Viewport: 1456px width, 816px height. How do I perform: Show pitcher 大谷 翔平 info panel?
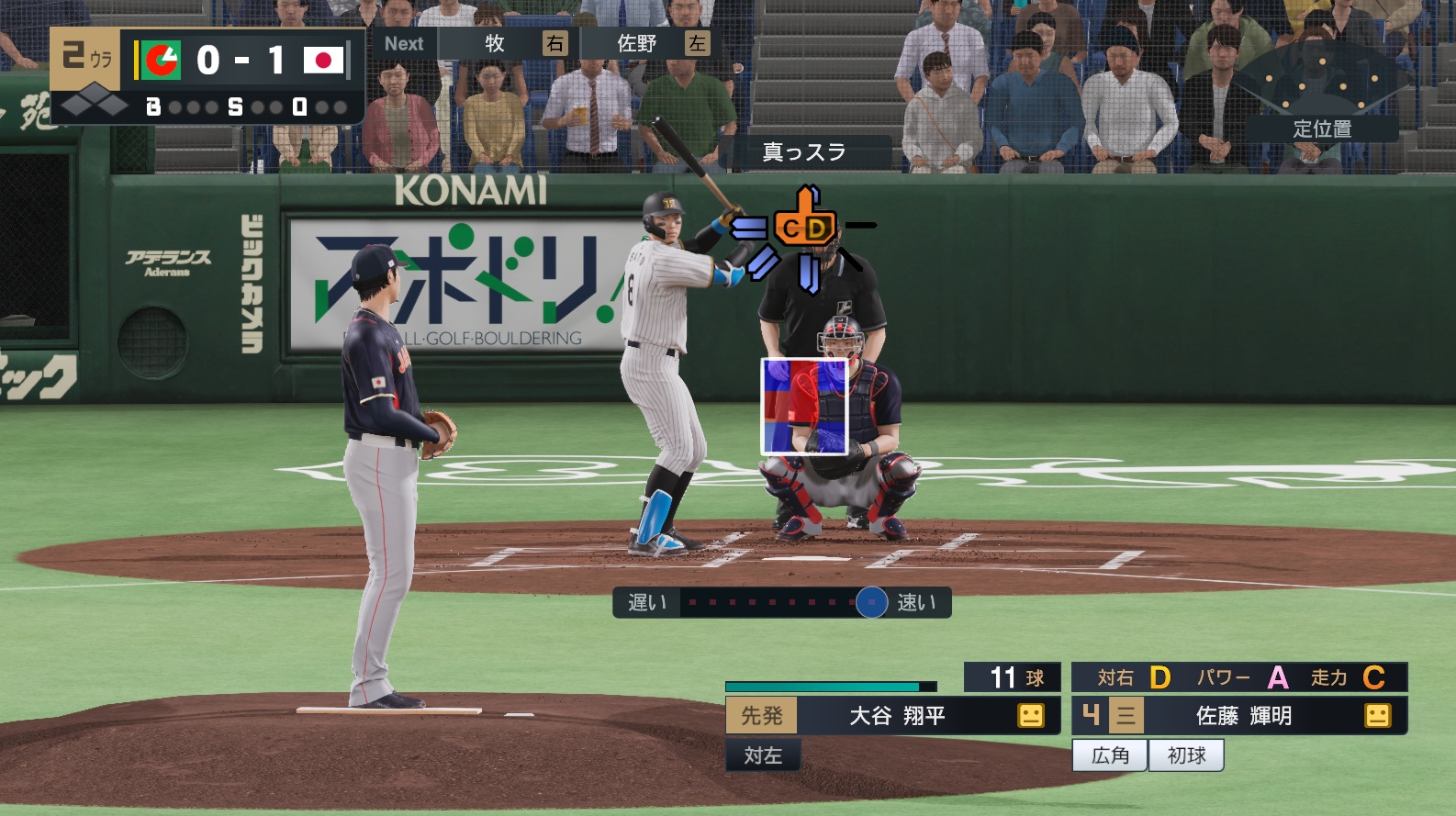896,716
